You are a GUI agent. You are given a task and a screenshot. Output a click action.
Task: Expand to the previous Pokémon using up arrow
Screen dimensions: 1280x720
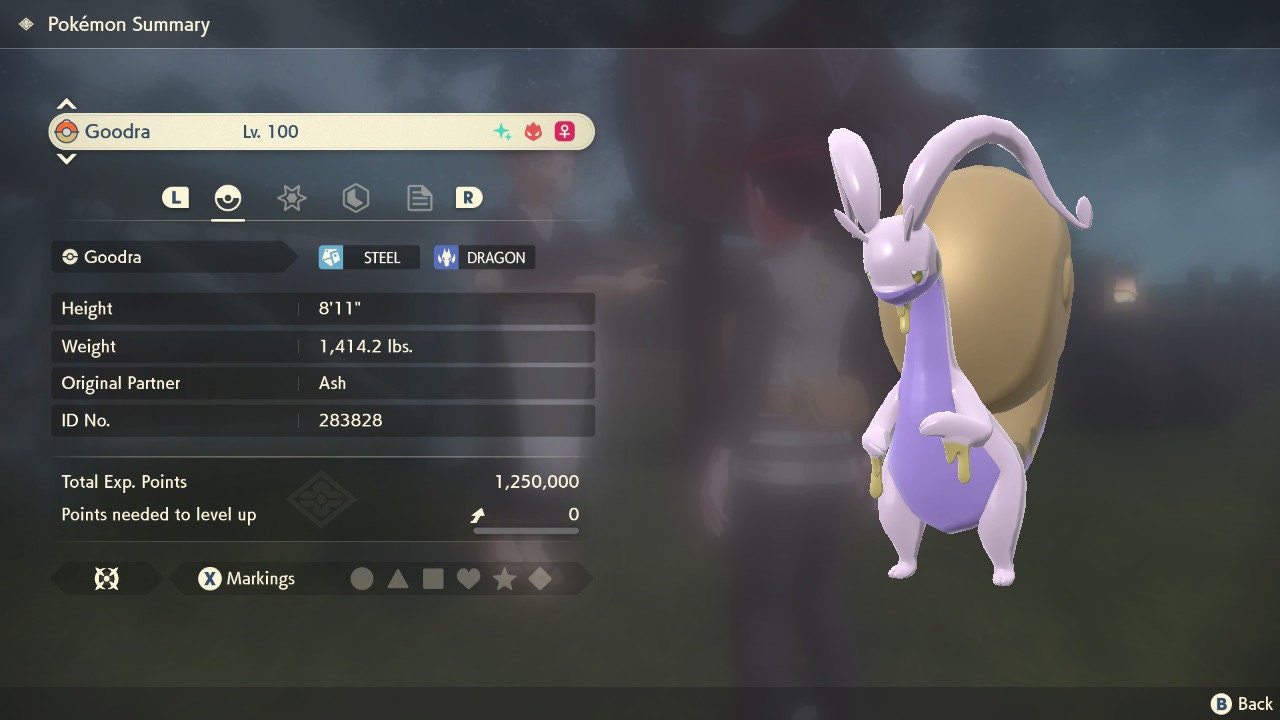(66, 102)
